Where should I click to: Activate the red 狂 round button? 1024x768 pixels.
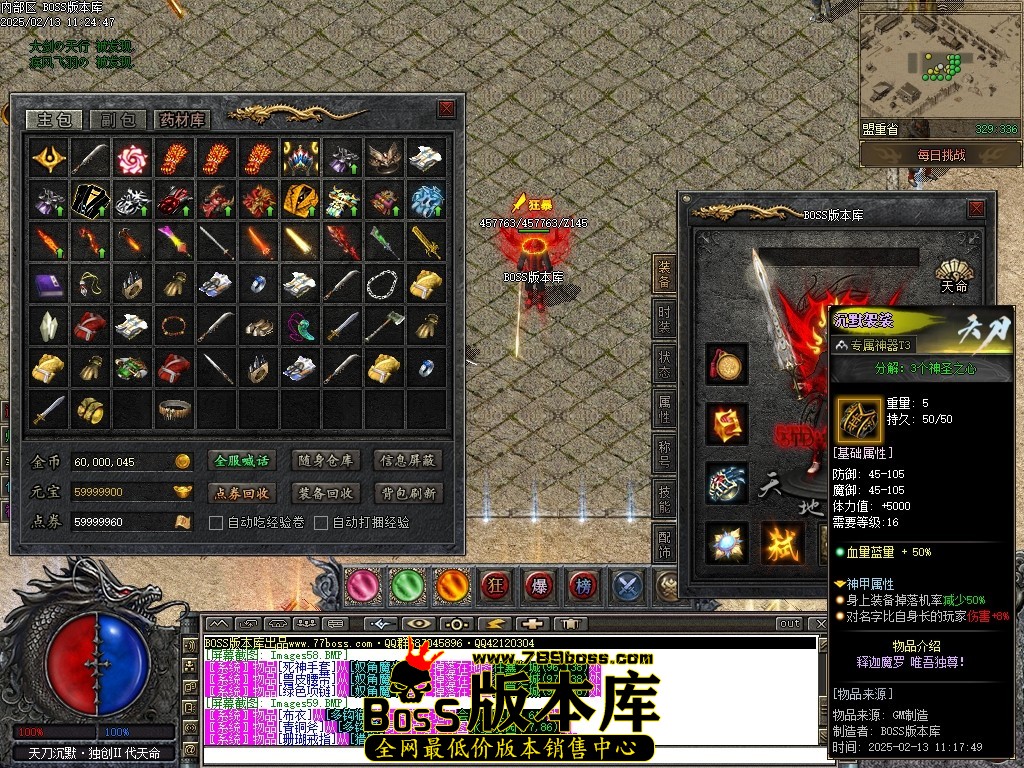click(494, 584)
